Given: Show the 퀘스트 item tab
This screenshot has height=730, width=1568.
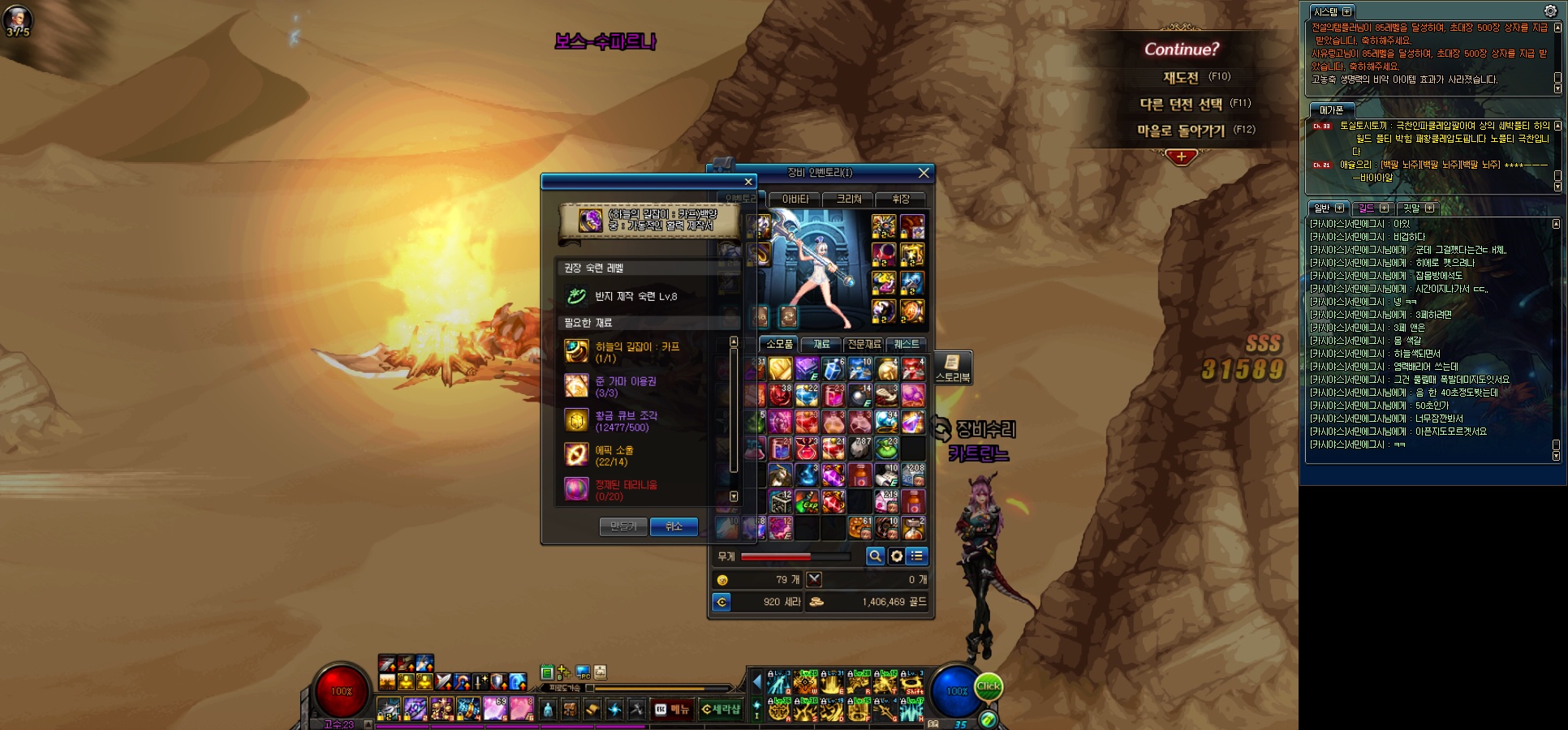Looking at the screenshot, I should 907,344.
